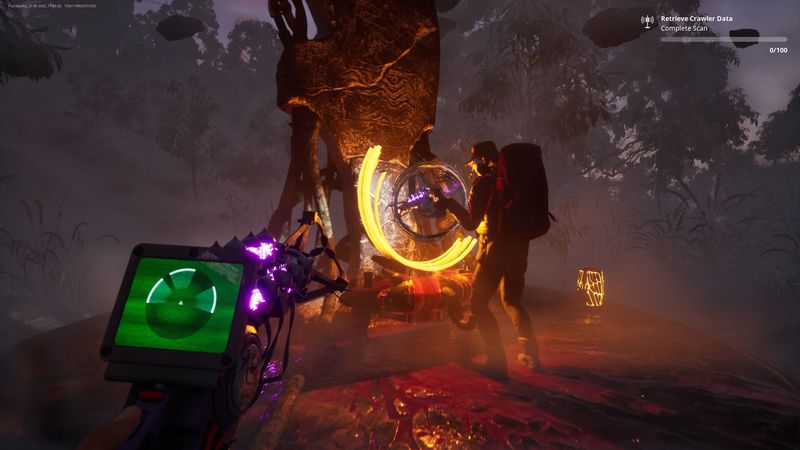The image size is (800, 450).
Task: Select the Retrieve Crawler Data objective tracker
Action: pos(701,19)
